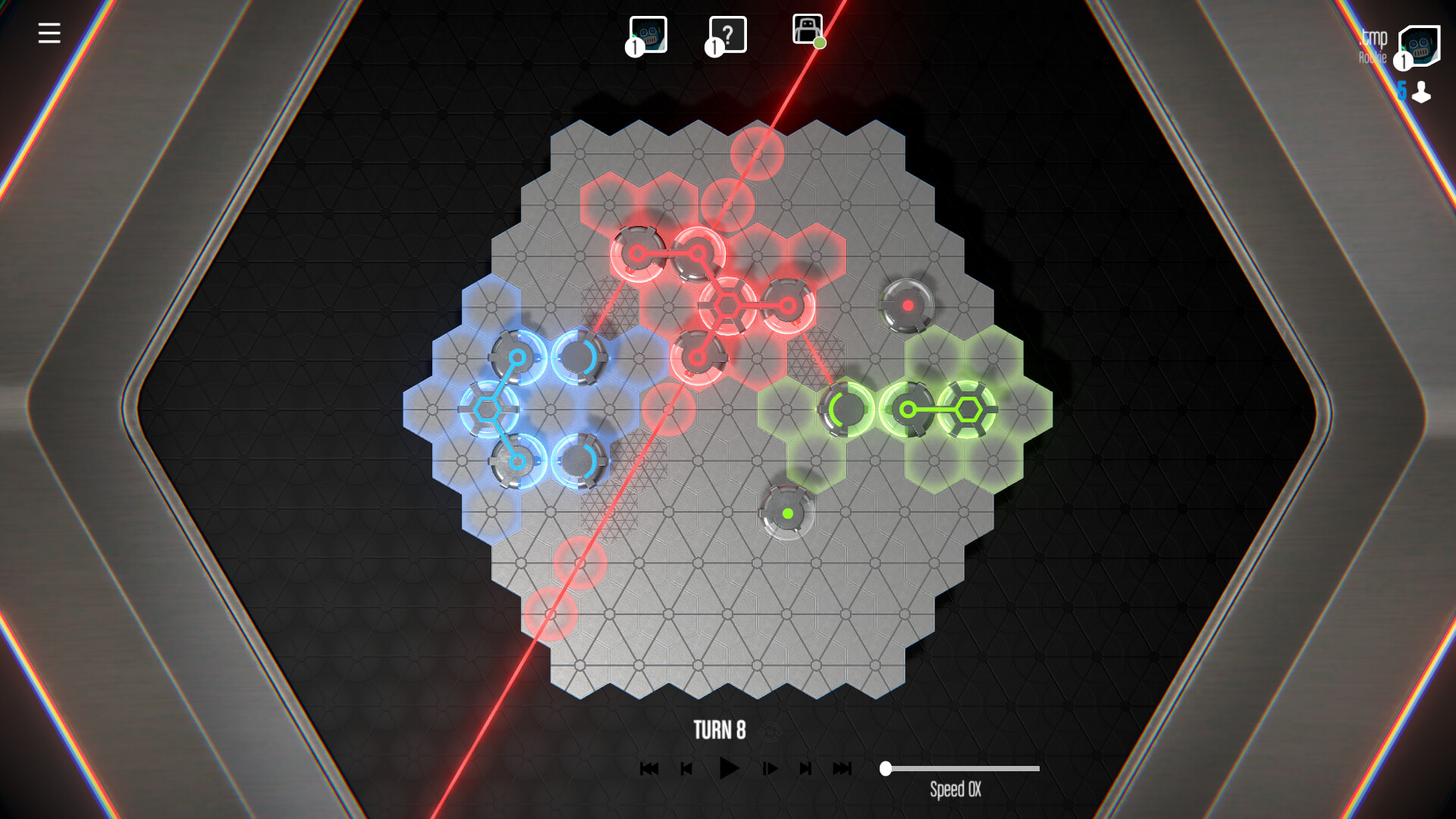Jump to the final turn
Screen dimensions: 1456x819
pyautogui.click(x=842, y=767)
